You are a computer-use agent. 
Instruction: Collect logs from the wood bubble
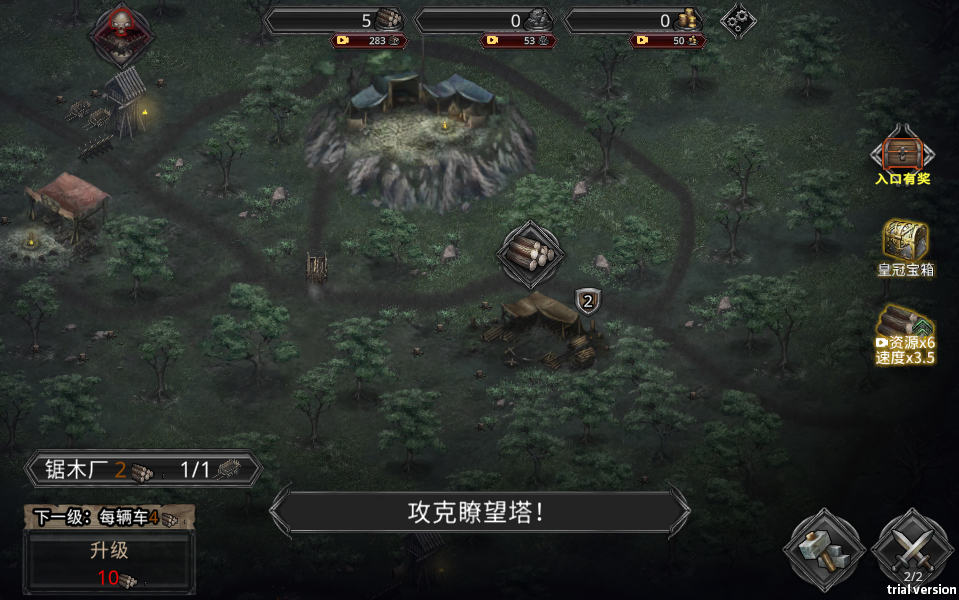coord(530,252)
